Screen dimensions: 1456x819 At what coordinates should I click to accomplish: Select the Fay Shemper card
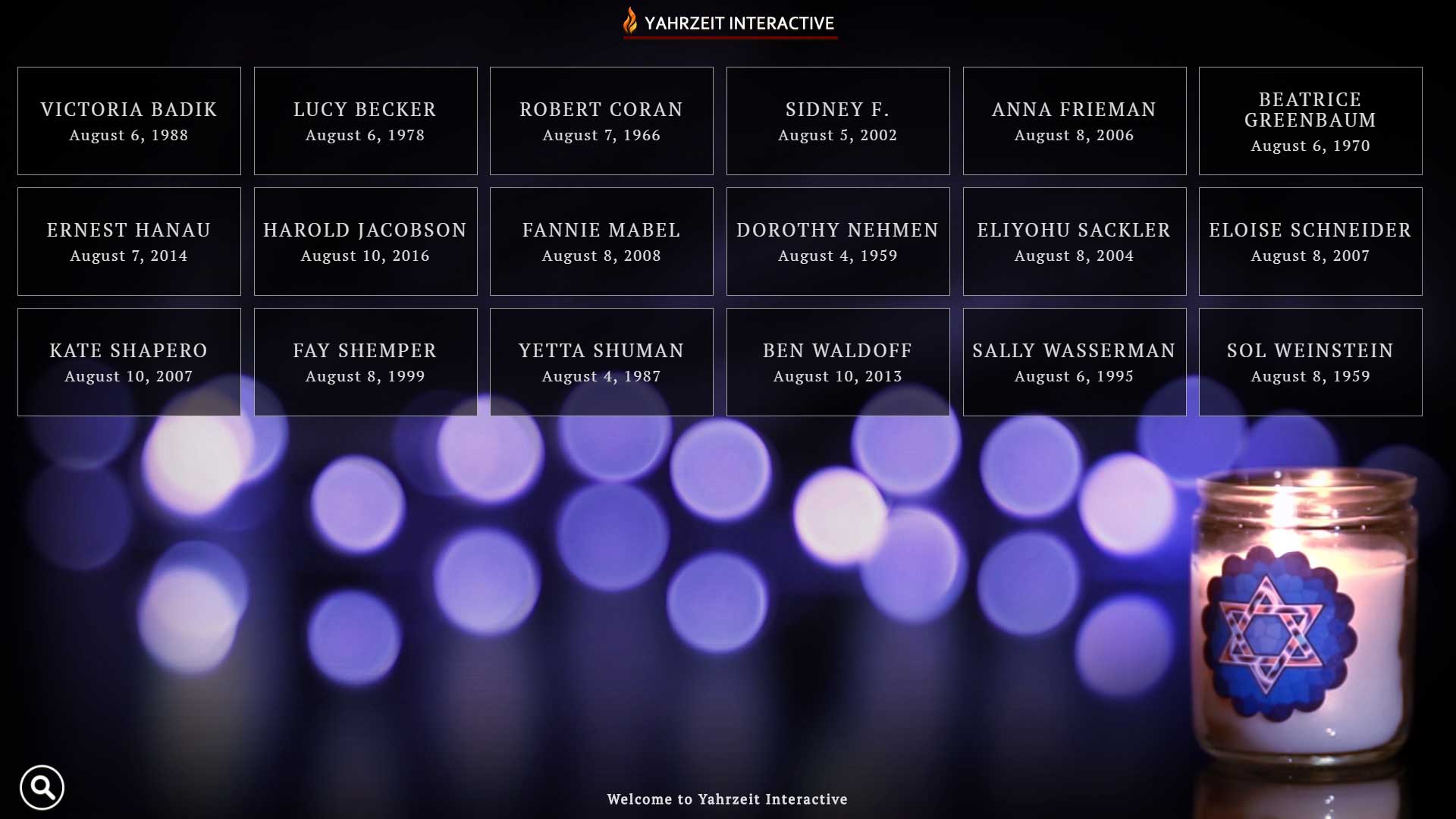coord(366,362)
